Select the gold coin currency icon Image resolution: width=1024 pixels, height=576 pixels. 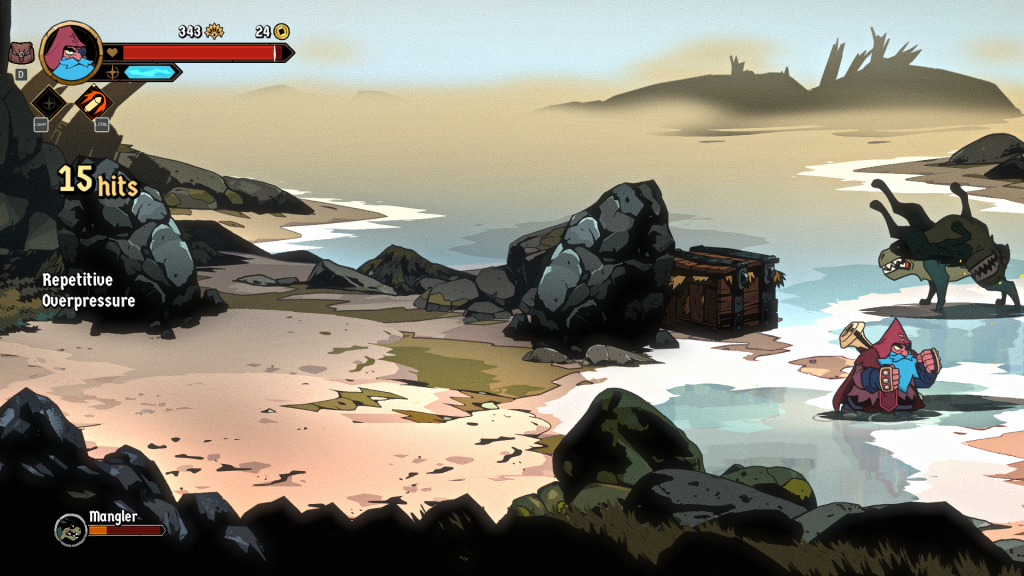point(282,31)
